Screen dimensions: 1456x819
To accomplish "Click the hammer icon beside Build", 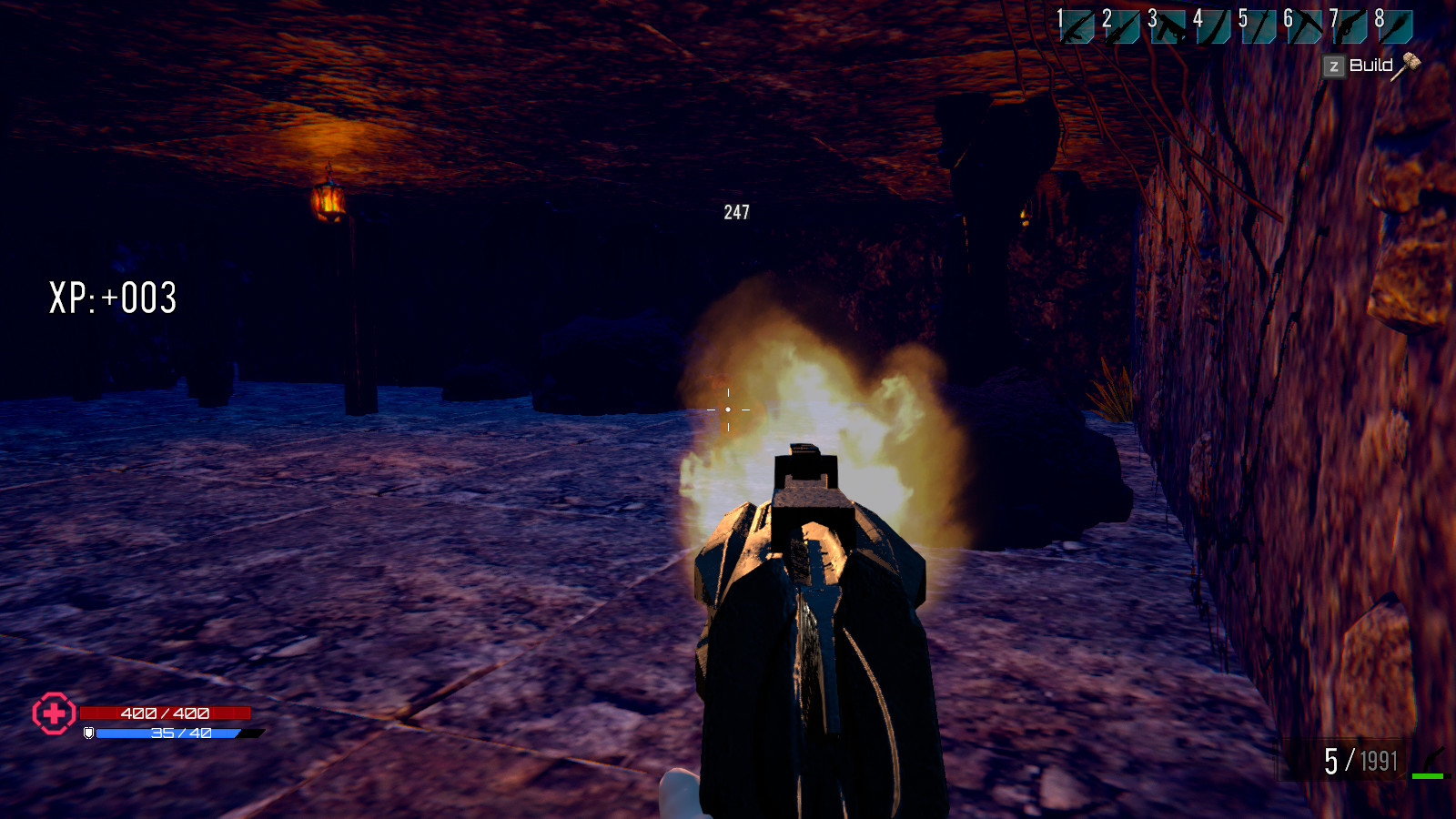I will click(x=1408, y=66).
